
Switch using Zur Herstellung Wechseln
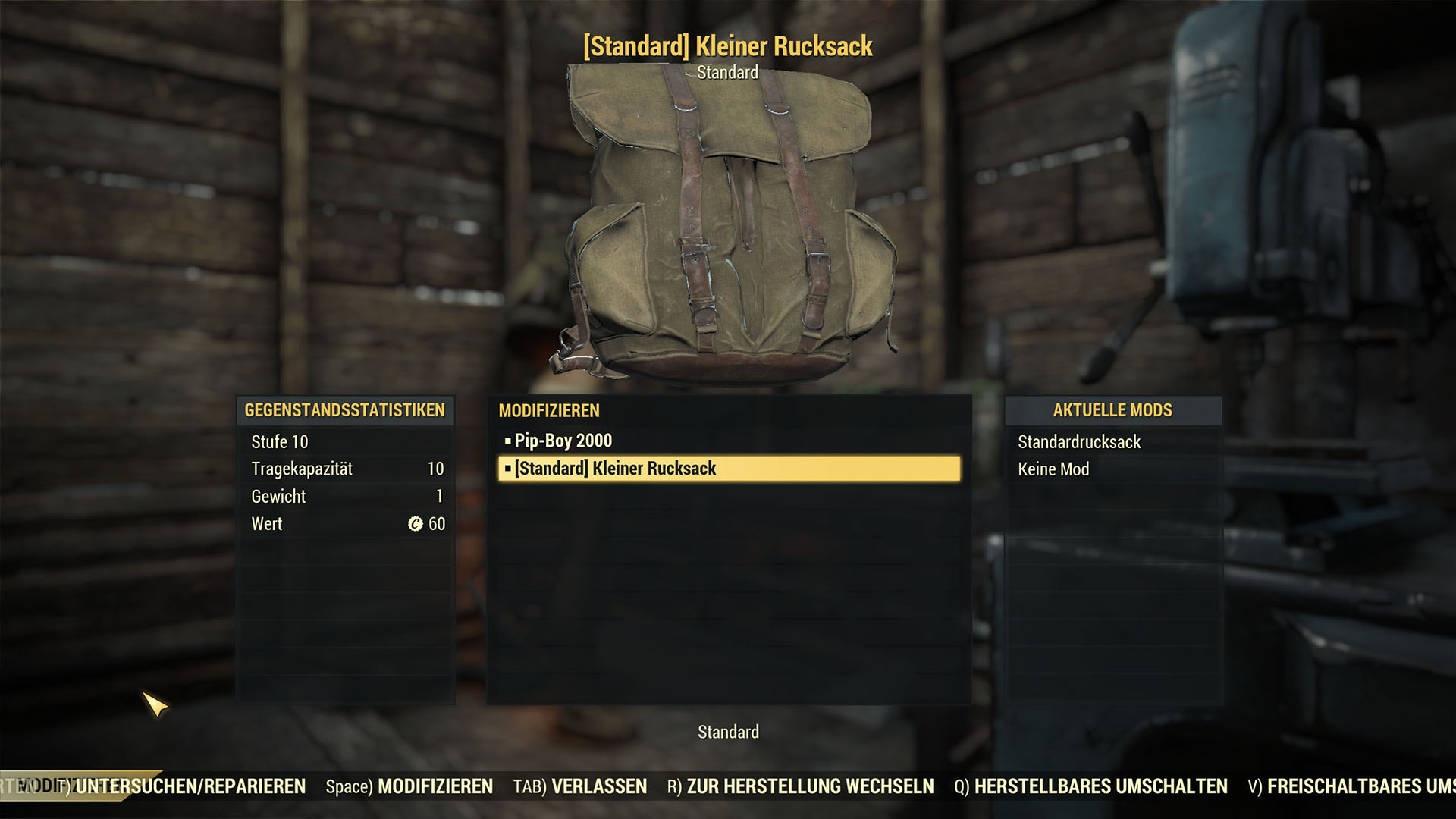[x=800, y=786]
